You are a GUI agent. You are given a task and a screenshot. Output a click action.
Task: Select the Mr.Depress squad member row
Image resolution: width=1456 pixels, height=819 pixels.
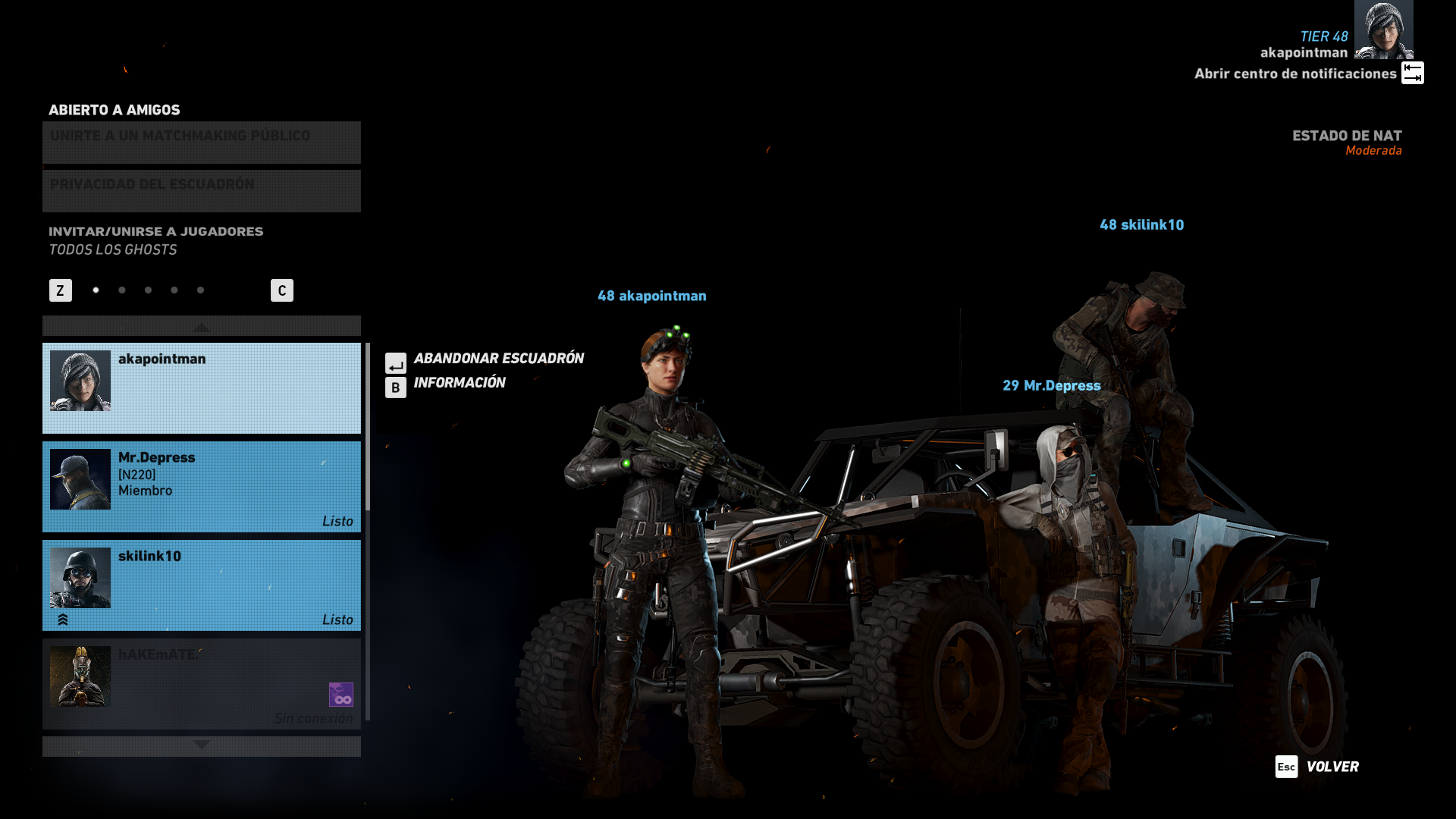coord(201,487)
